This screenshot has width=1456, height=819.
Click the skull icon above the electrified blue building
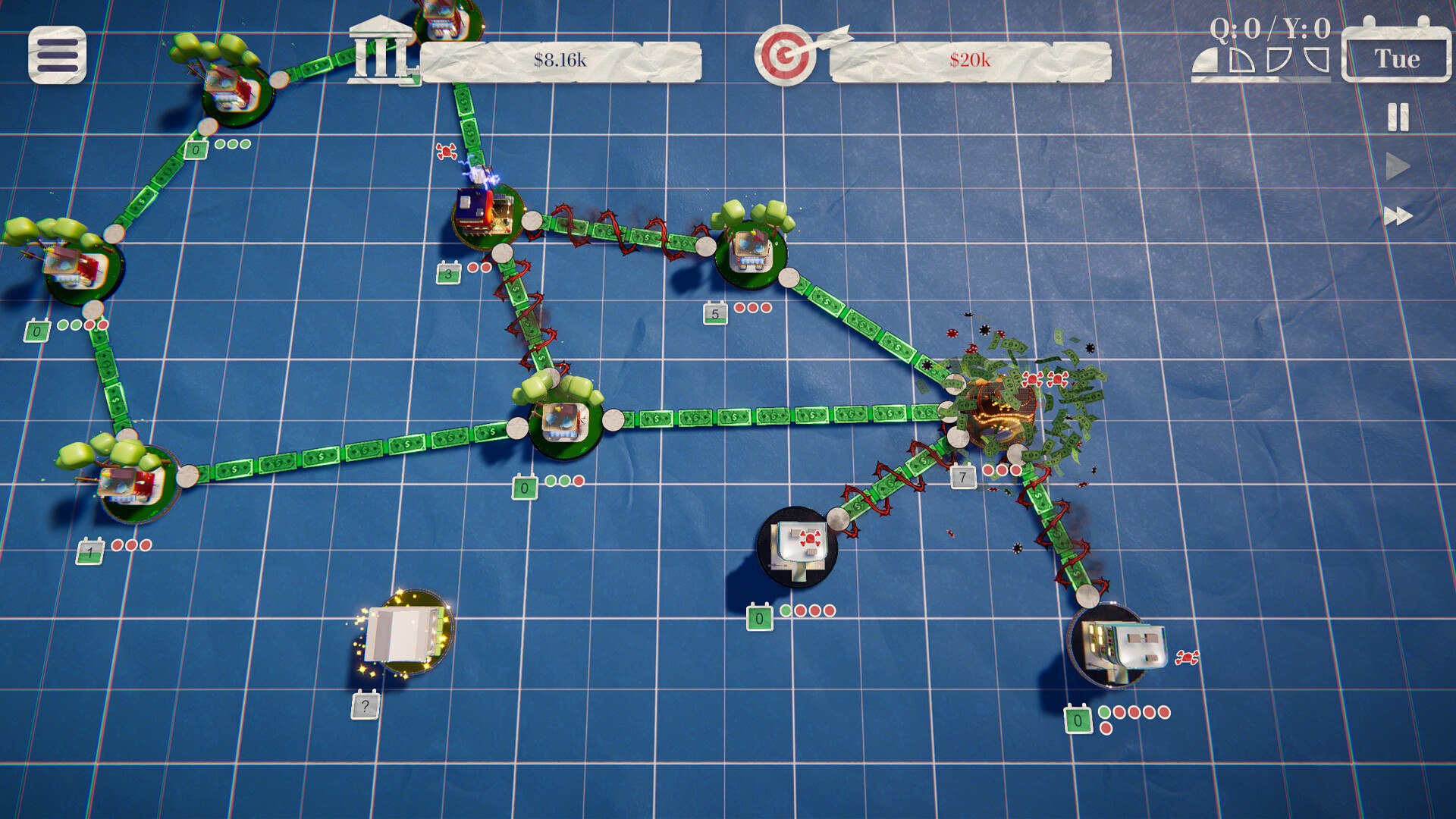point(445,151)
